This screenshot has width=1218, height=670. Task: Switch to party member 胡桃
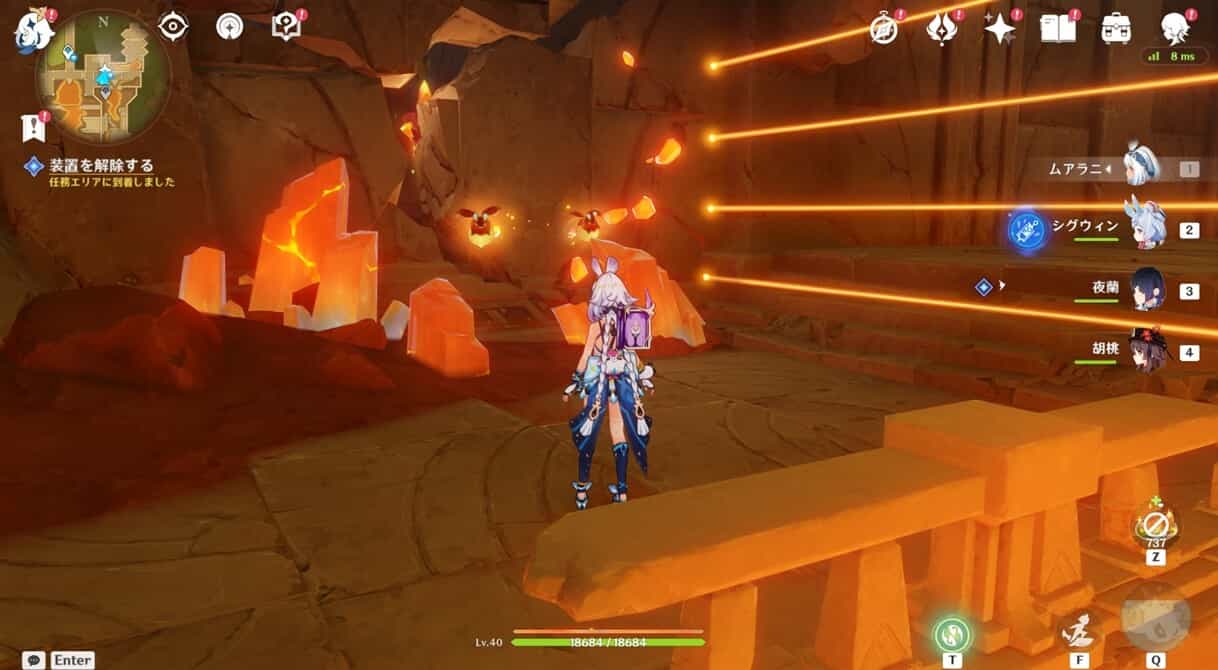coord(1147,352)
